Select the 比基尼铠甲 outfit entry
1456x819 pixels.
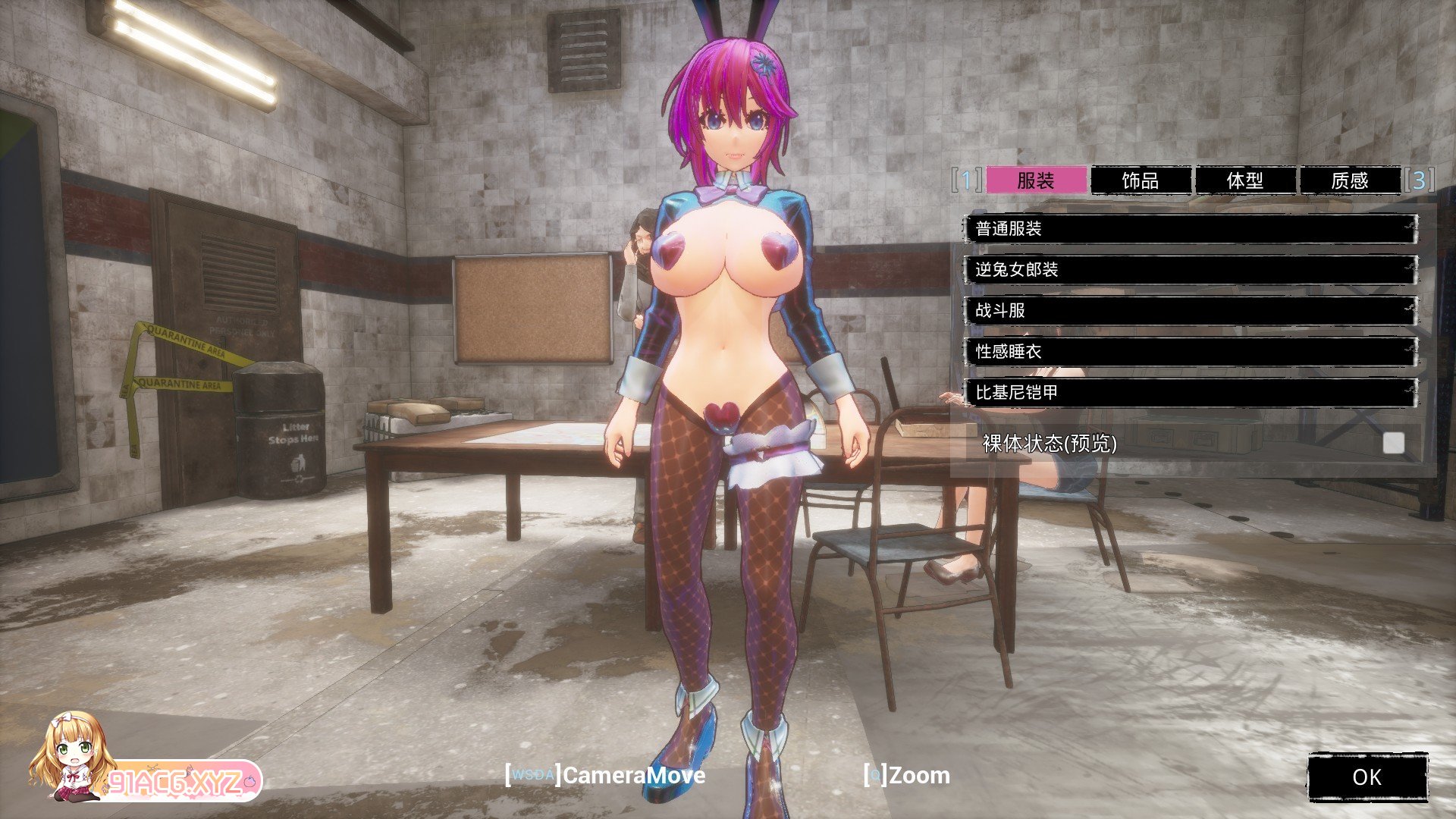pyautogui.click(x=1190, y=393)
